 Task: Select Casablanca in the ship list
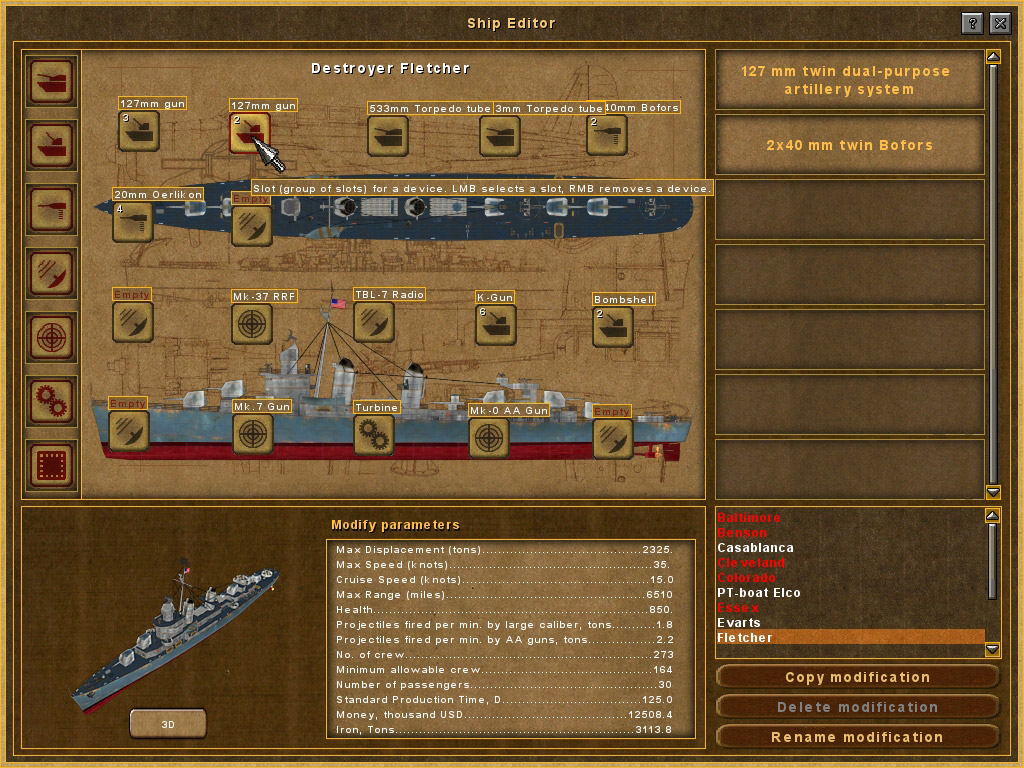click(x=756, y=548)
